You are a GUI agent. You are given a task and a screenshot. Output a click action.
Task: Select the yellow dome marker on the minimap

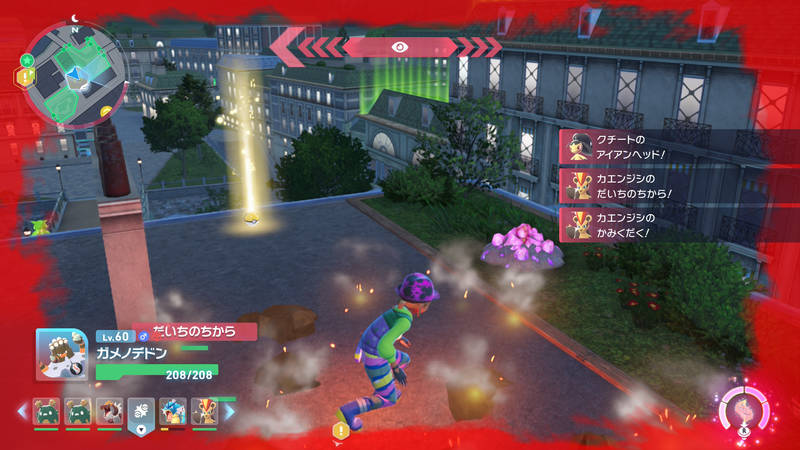pyautogui.click(x=106, y=110)
